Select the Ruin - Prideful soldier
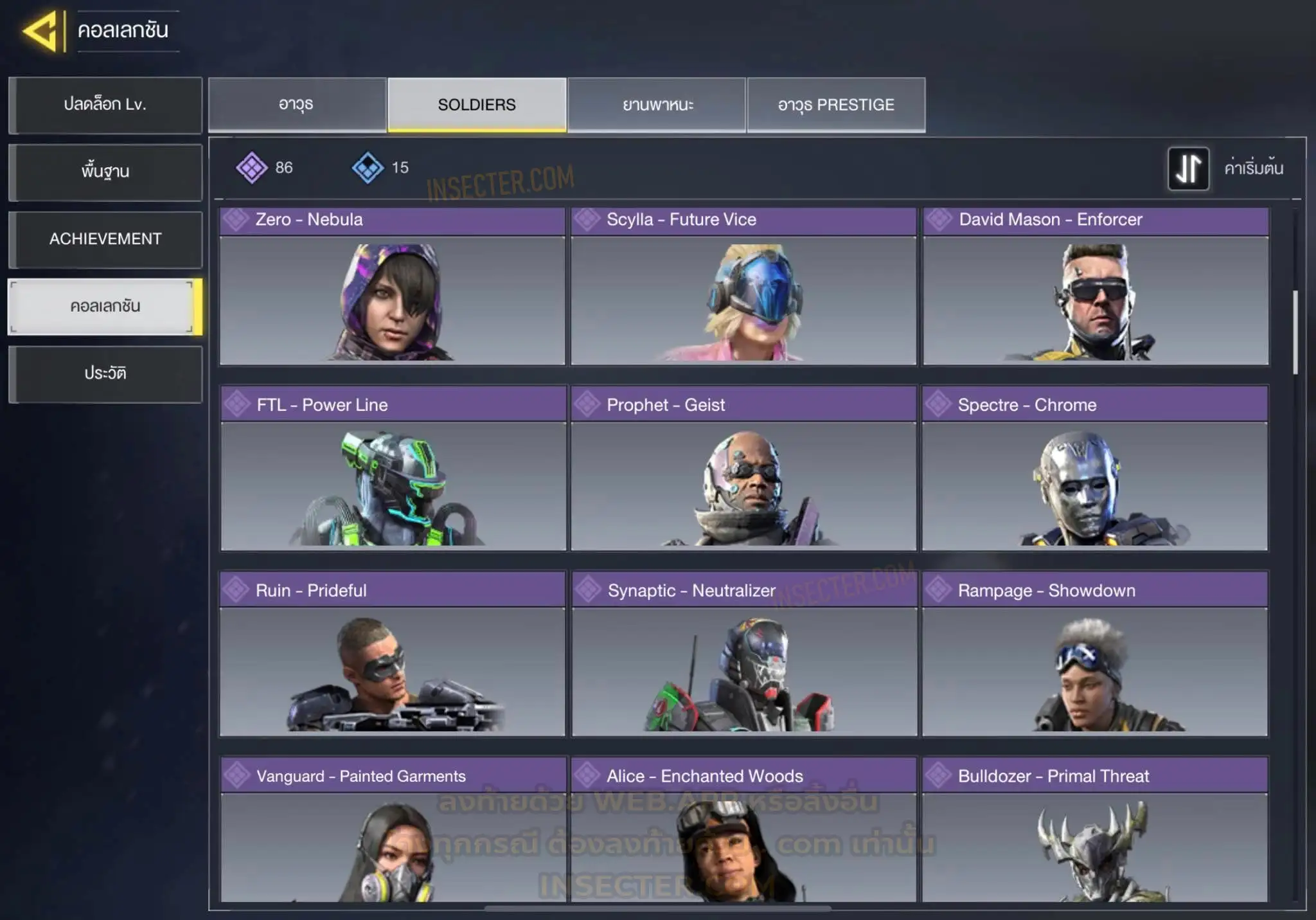Image resolution: width=1316 pixels, height=920 pixels. (392, 654)
